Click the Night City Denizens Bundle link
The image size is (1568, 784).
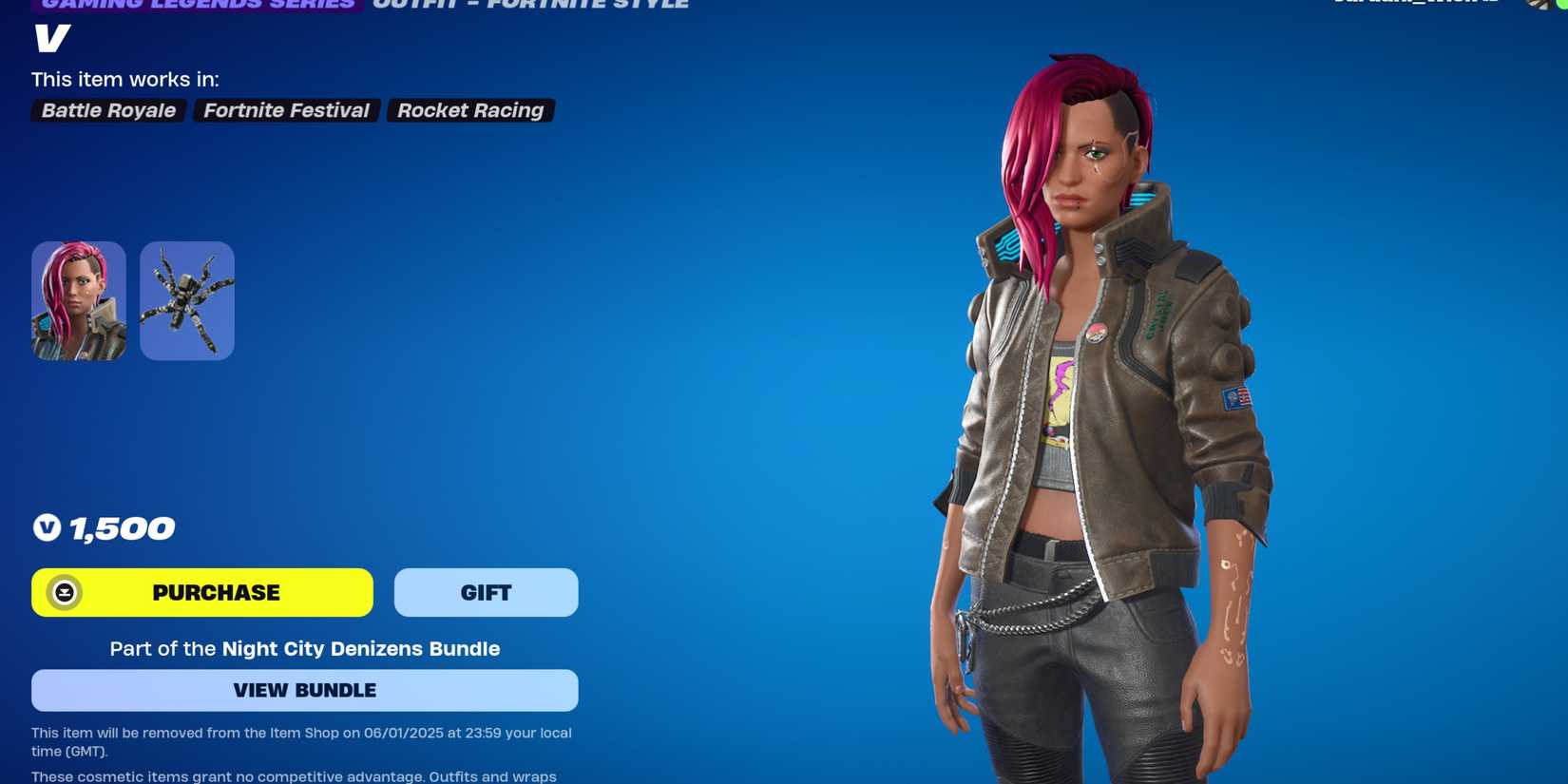pyautogui.click(x=360, y=649)
